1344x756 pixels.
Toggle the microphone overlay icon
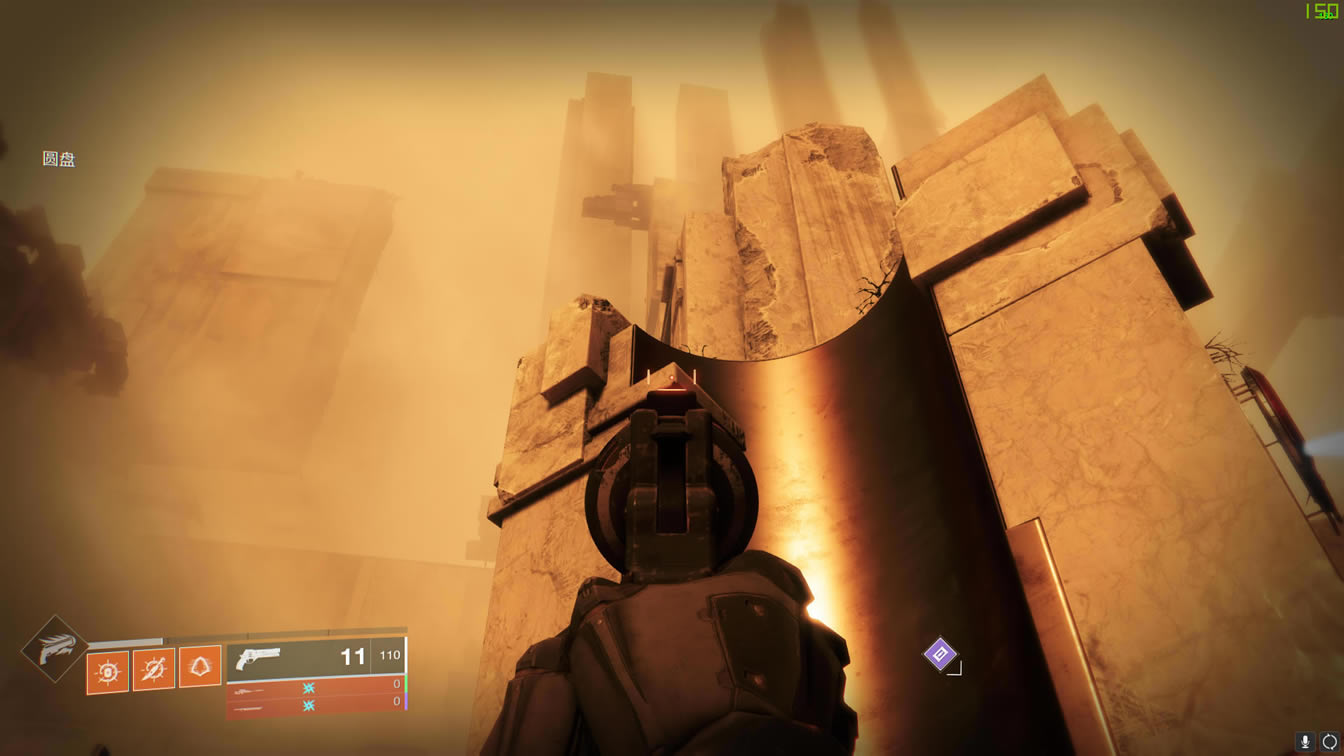point(1305,742)
